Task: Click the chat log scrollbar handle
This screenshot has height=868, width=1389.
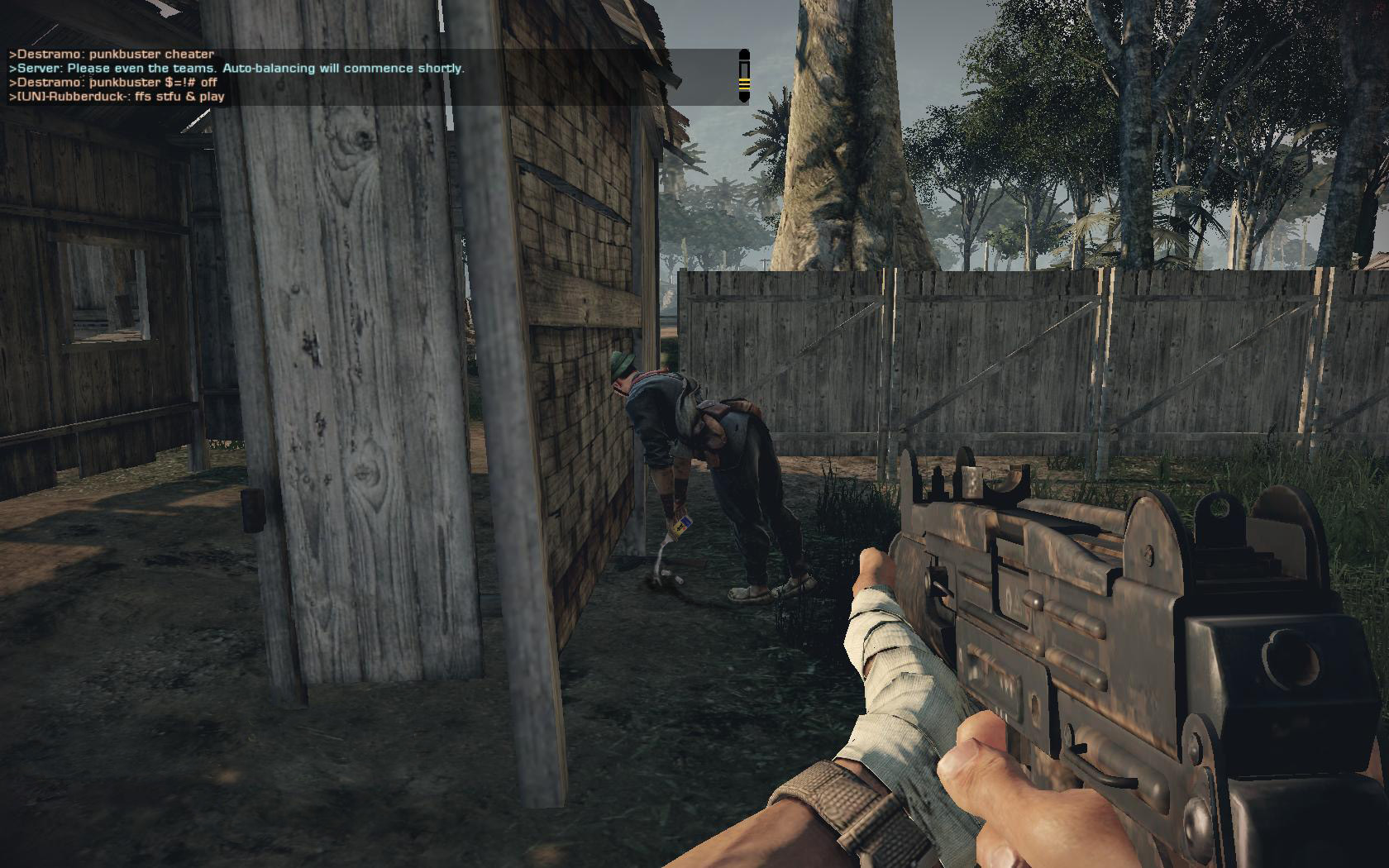Action: pos(743,84)
